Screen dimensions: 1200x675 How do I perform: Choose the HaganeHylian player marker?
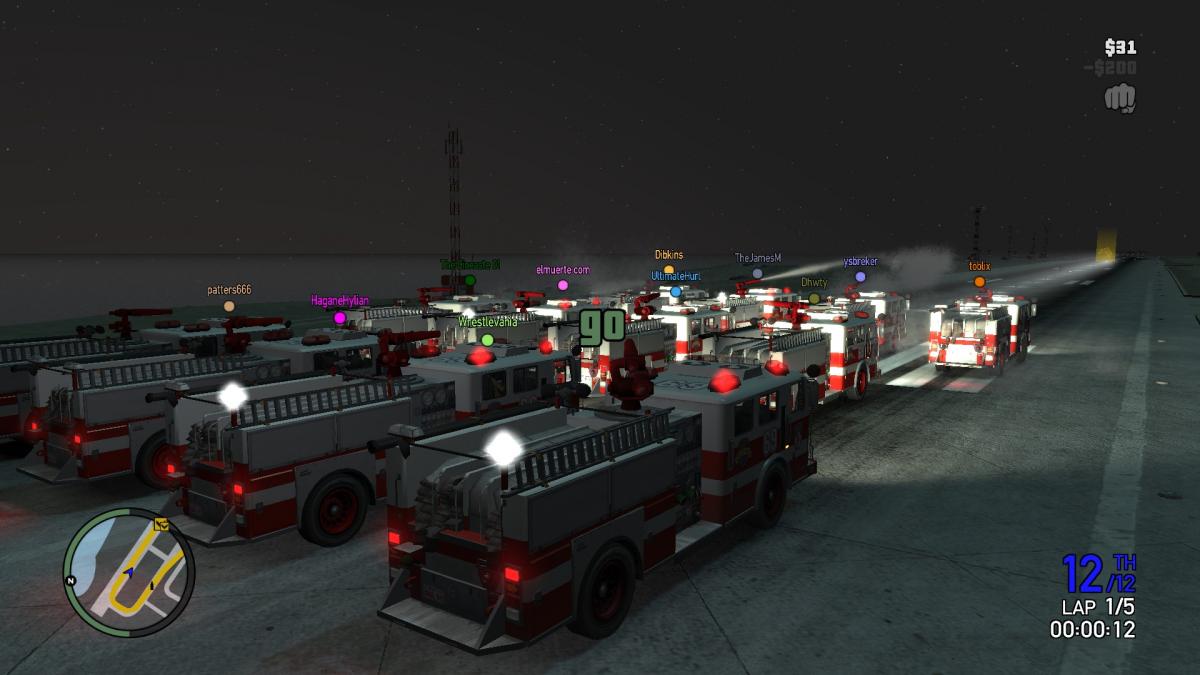[340, 318]
